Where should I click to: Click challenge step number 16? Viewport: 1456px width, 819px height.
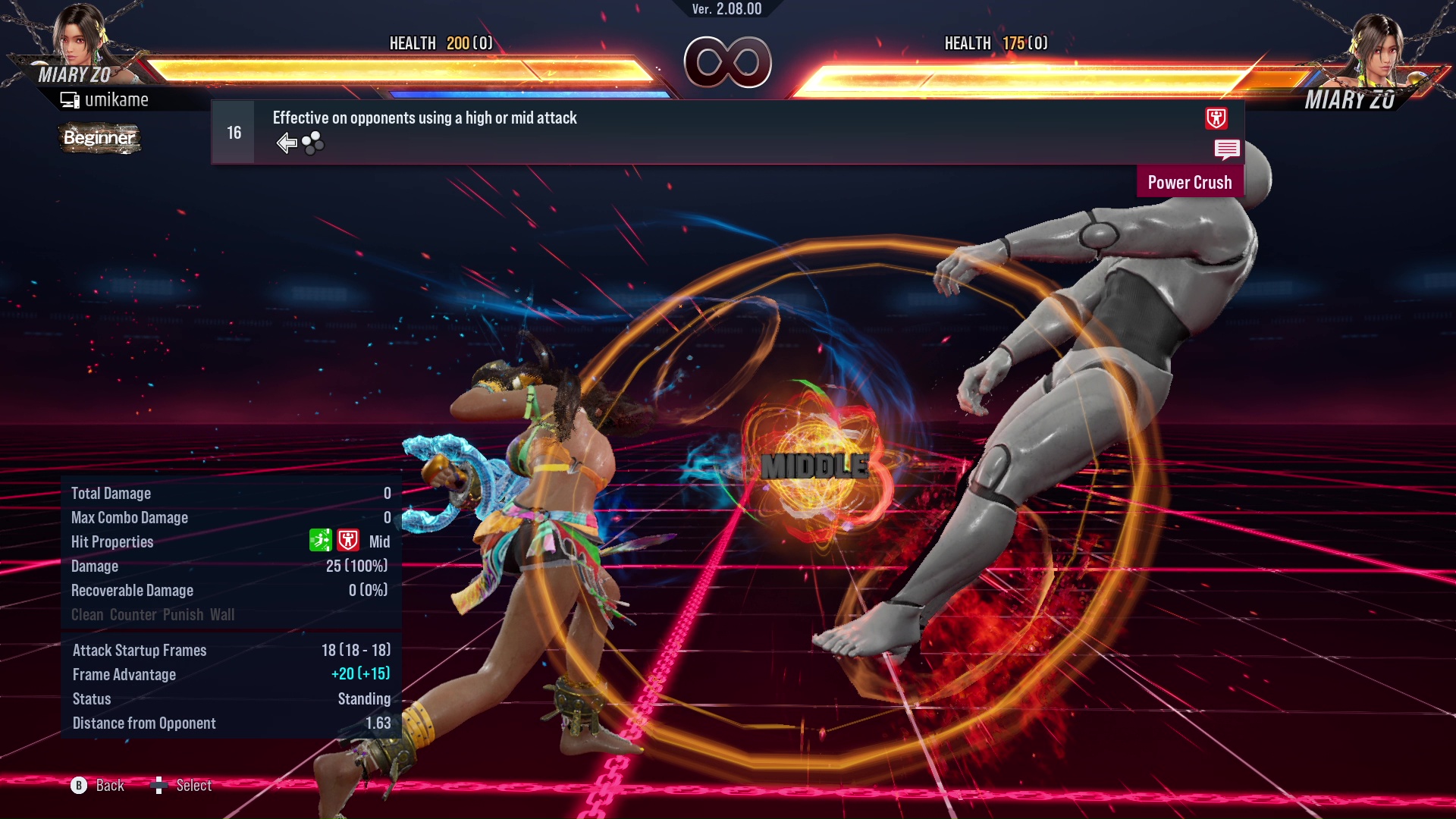click(x=233, y=131)
